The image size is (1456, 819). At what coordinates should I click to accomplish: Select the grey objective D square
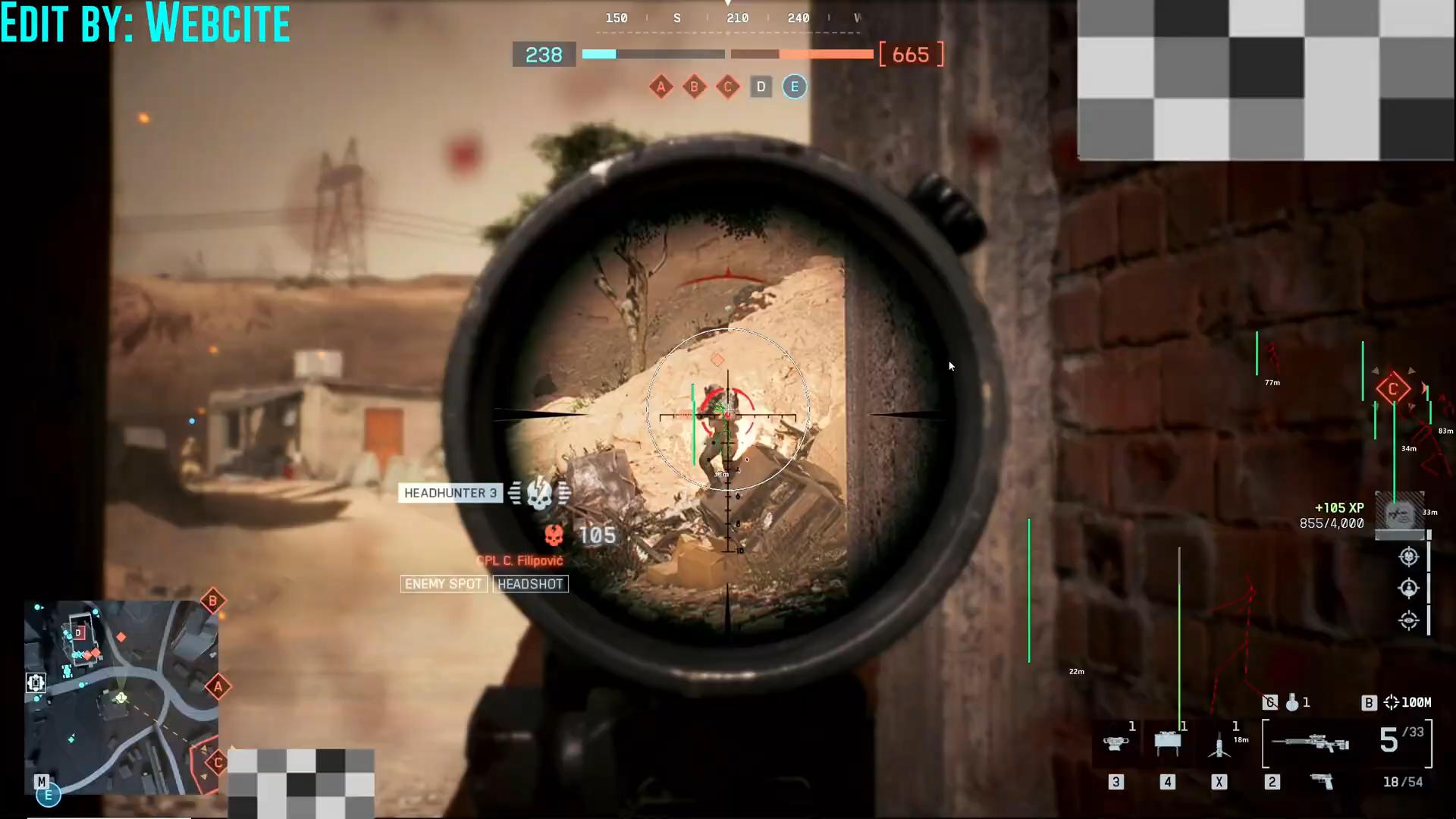coord(761,86)
